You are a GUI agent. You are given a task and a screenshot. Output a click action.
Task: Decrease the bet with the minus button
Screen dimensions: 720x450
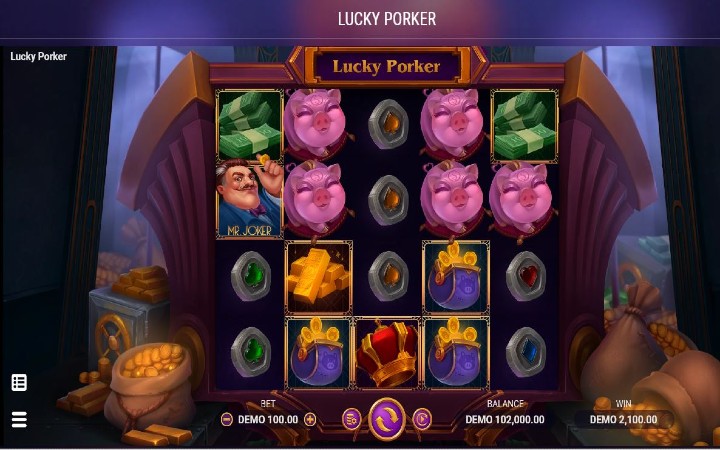click(x=227, y=420)
